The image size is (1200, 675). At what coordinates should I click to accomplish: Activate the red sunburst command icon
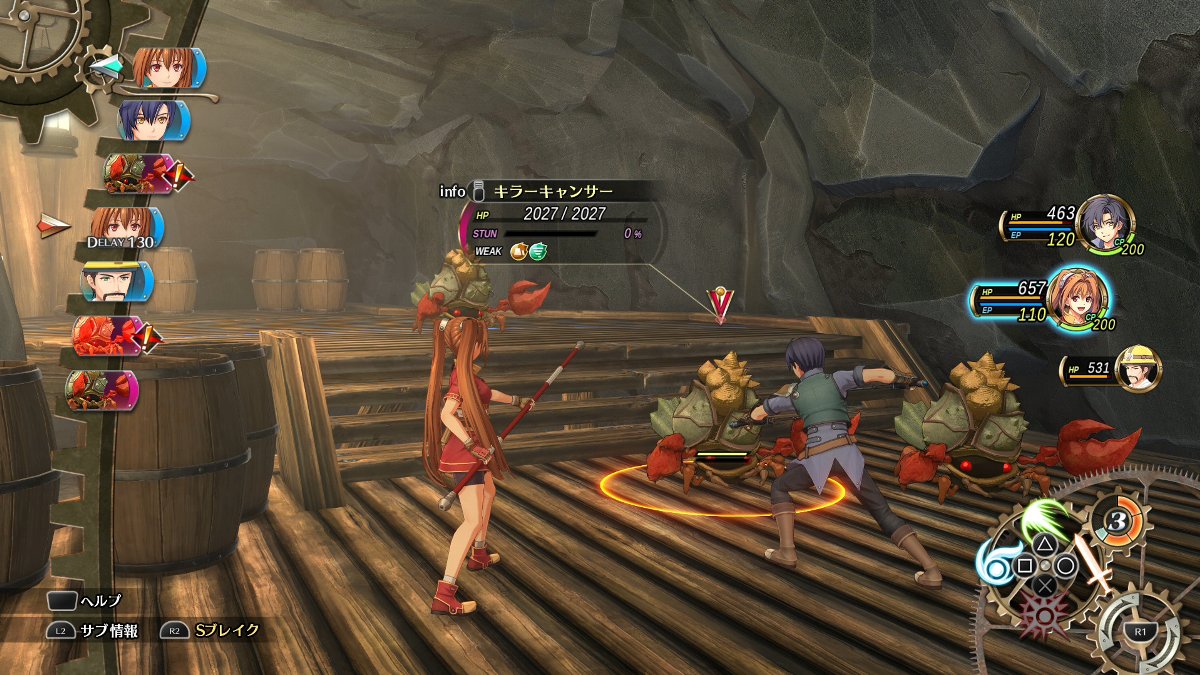pos(1042,614)
